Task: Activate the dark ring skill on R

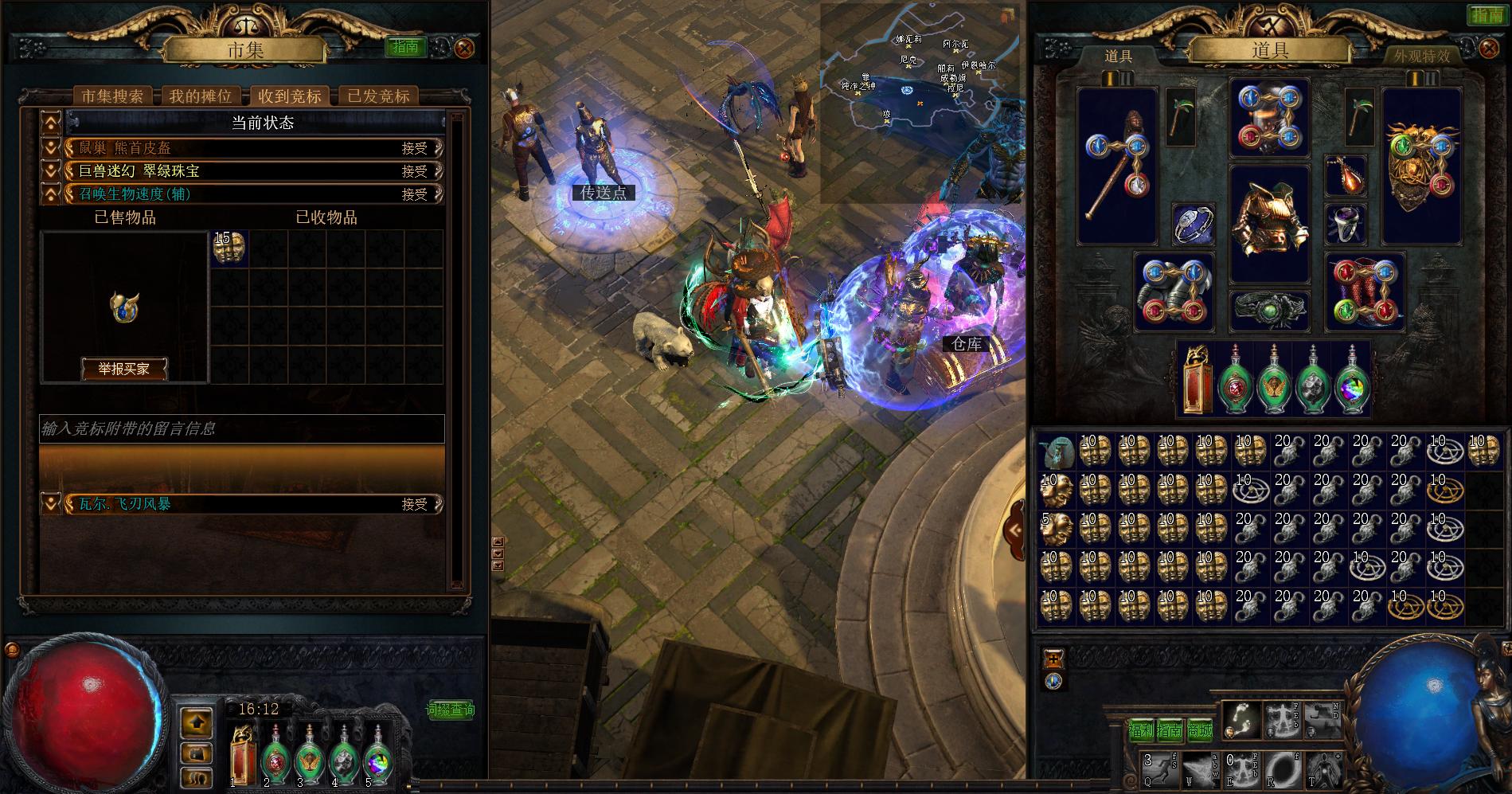Action: pyautogui.click(x=1281, y=770)
